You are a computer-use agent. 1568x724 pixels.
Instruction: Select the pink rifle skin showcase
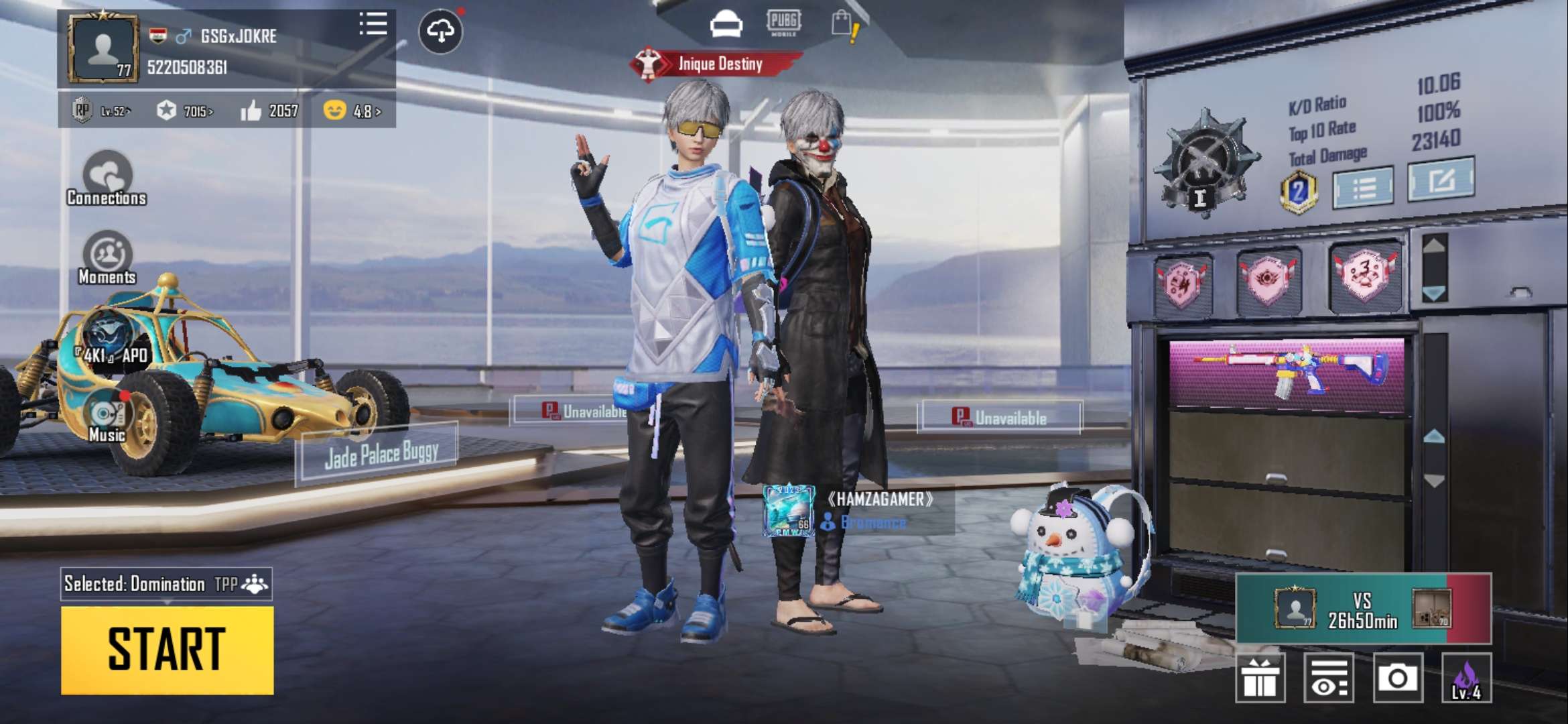pos(1287,374)
